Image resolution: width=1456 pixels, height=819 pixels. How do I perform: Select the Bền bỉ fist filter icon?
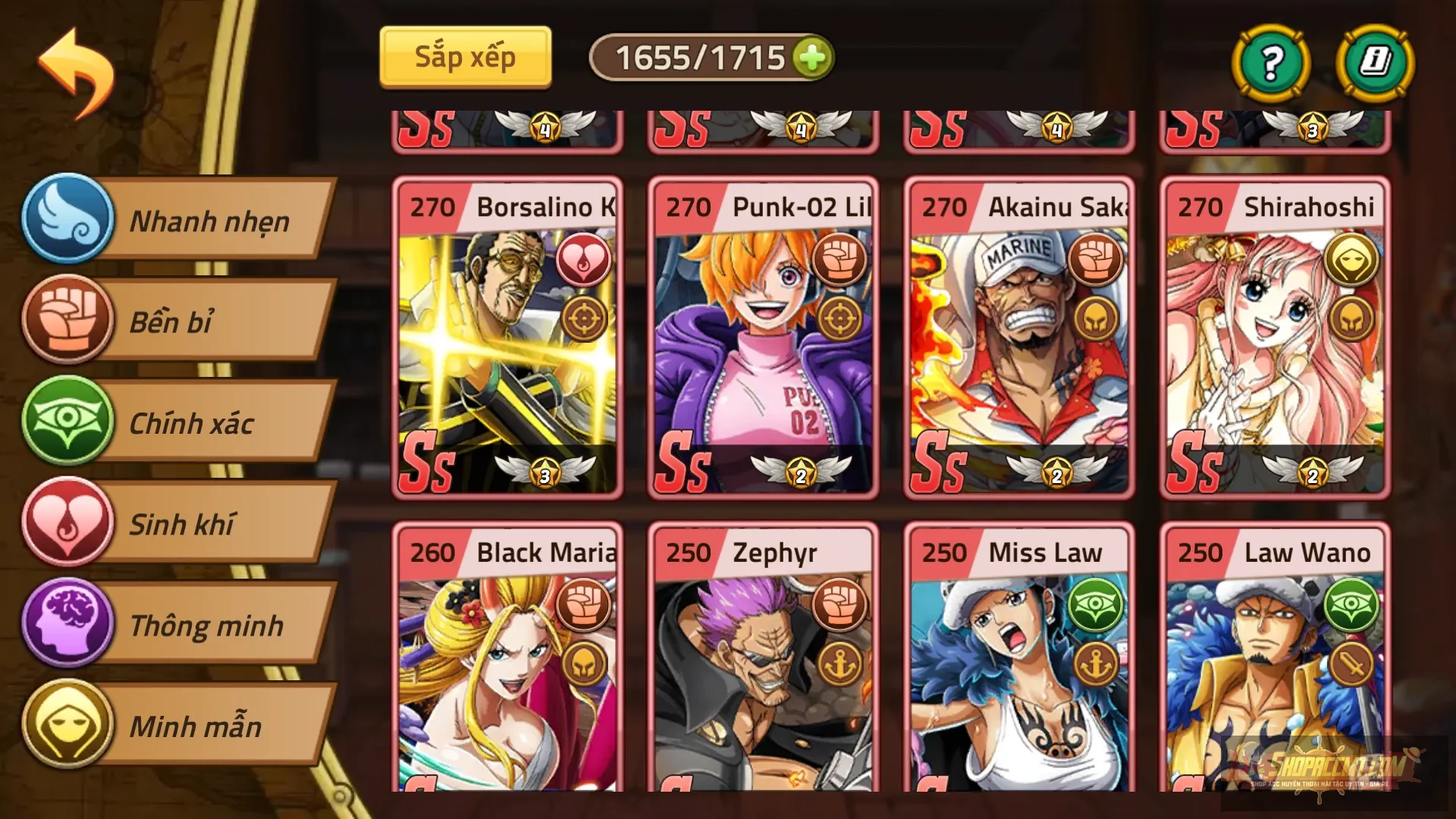point(68,322)
